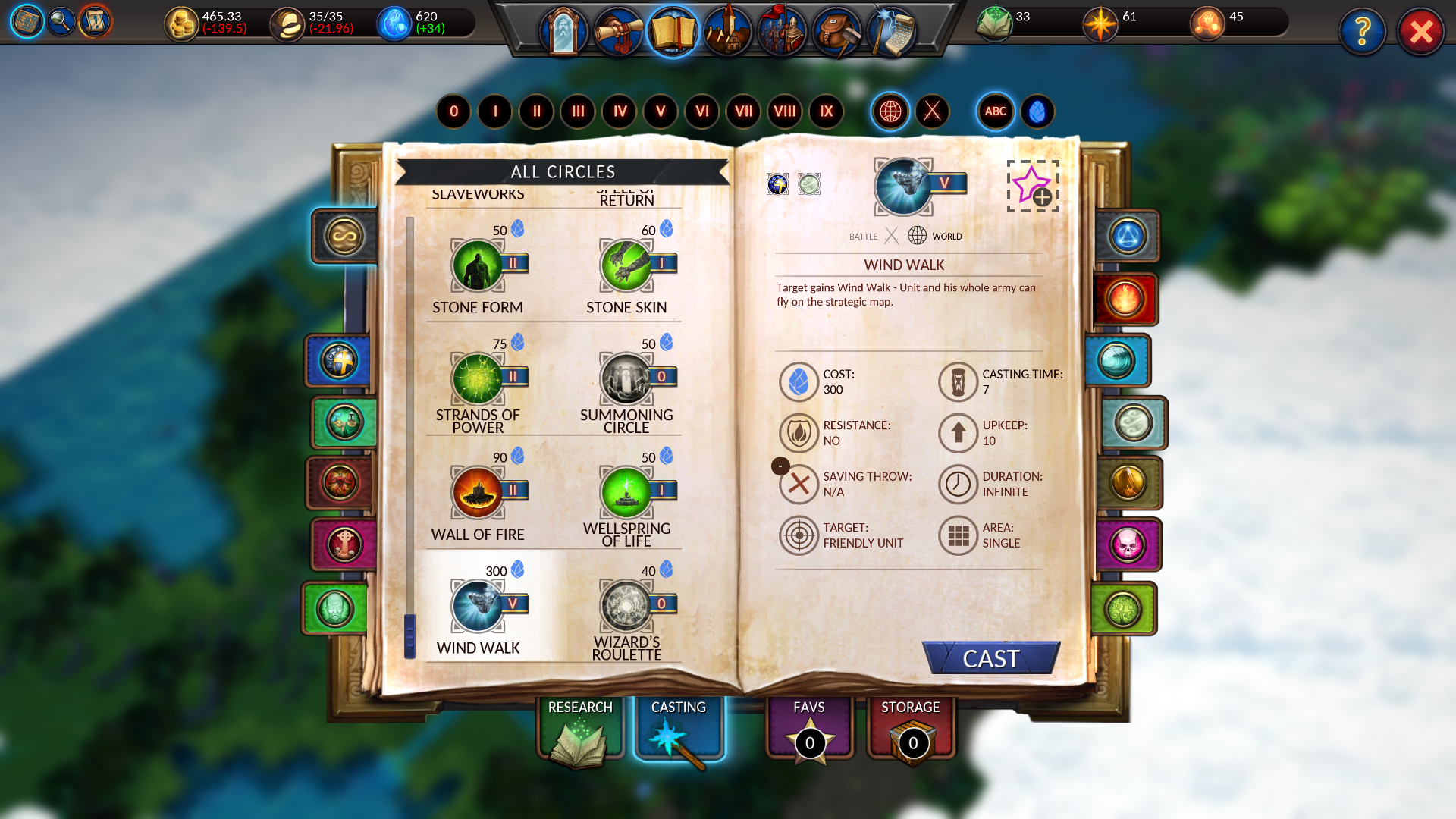Open the magic scroll panel on the toolbar

tap(893, 32)
